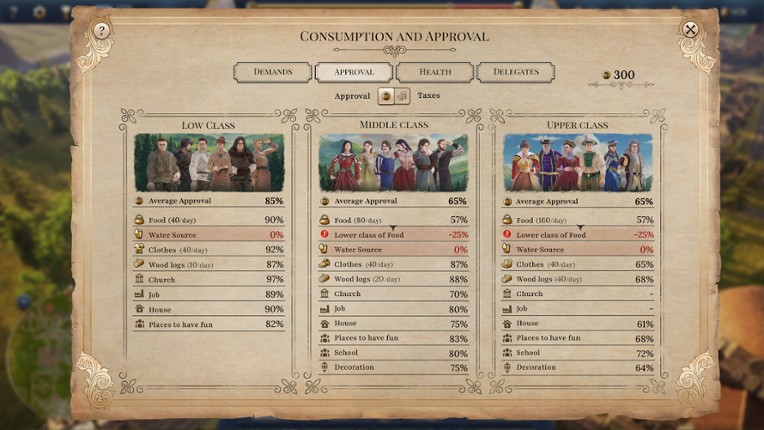The height and width of the screenshot is (430, 764).
Task: Select the Middle Class portrait
Action: (x=393, y=163)
